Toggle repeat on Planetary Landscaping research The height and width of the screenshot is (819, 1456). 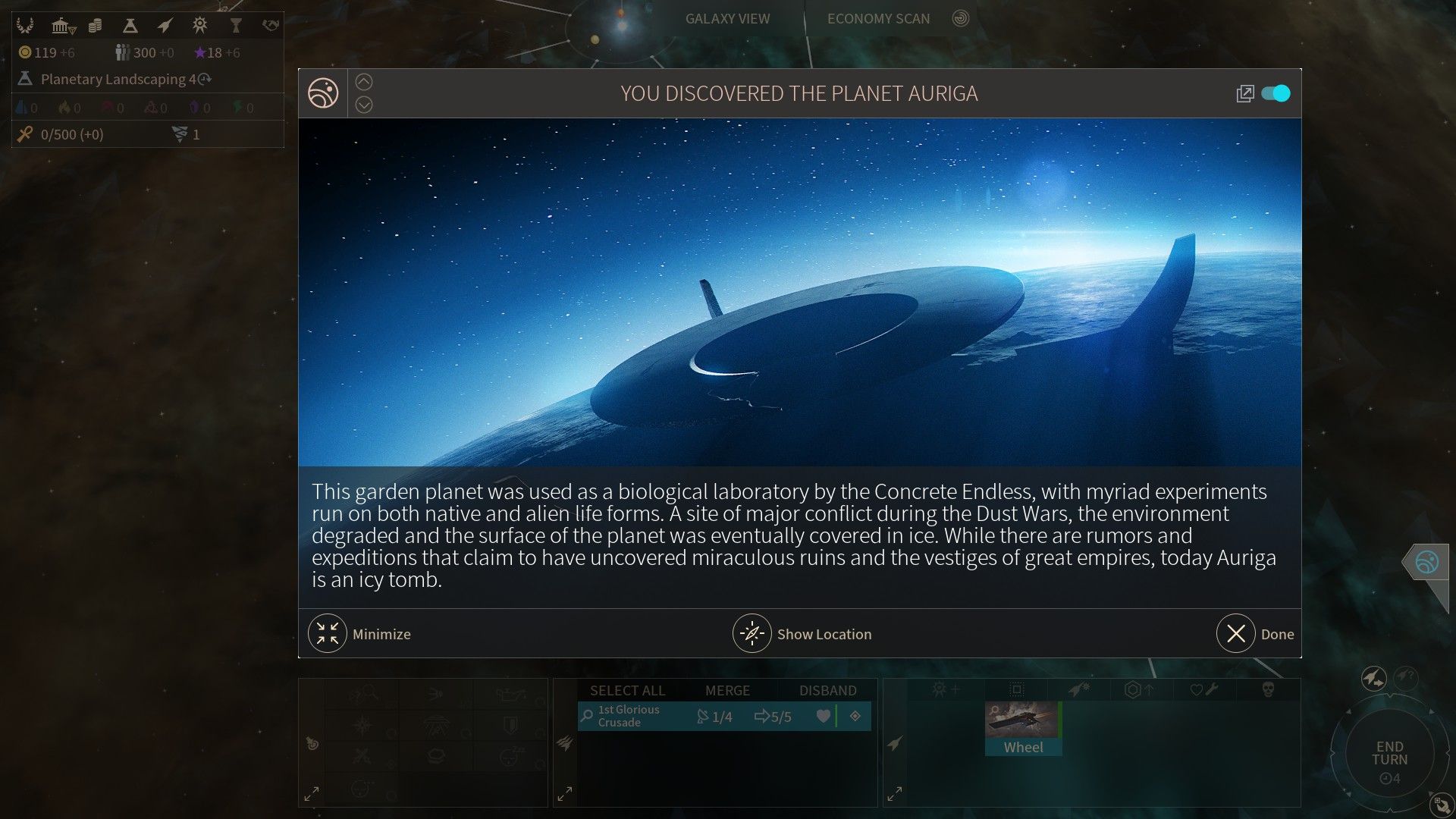202,79
